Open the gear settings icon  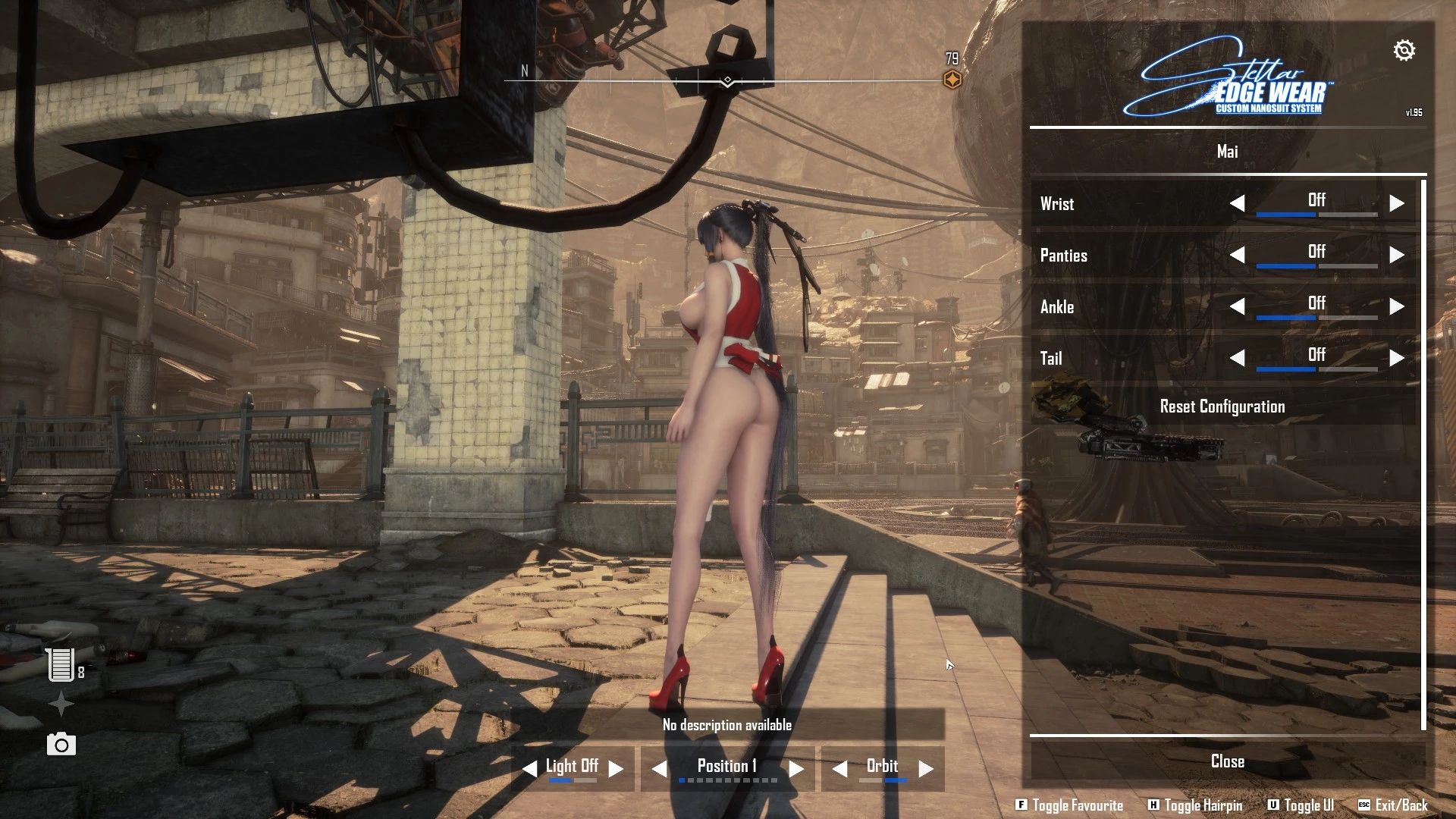tap(1404, 51)
